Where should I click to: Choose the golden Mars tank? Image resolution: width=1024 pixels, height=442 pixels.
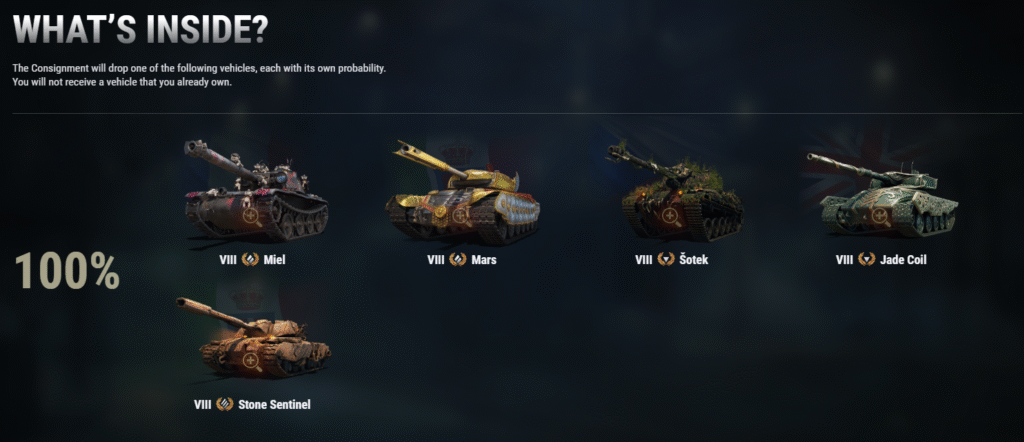pyautogui.click(x=462, y=195)
